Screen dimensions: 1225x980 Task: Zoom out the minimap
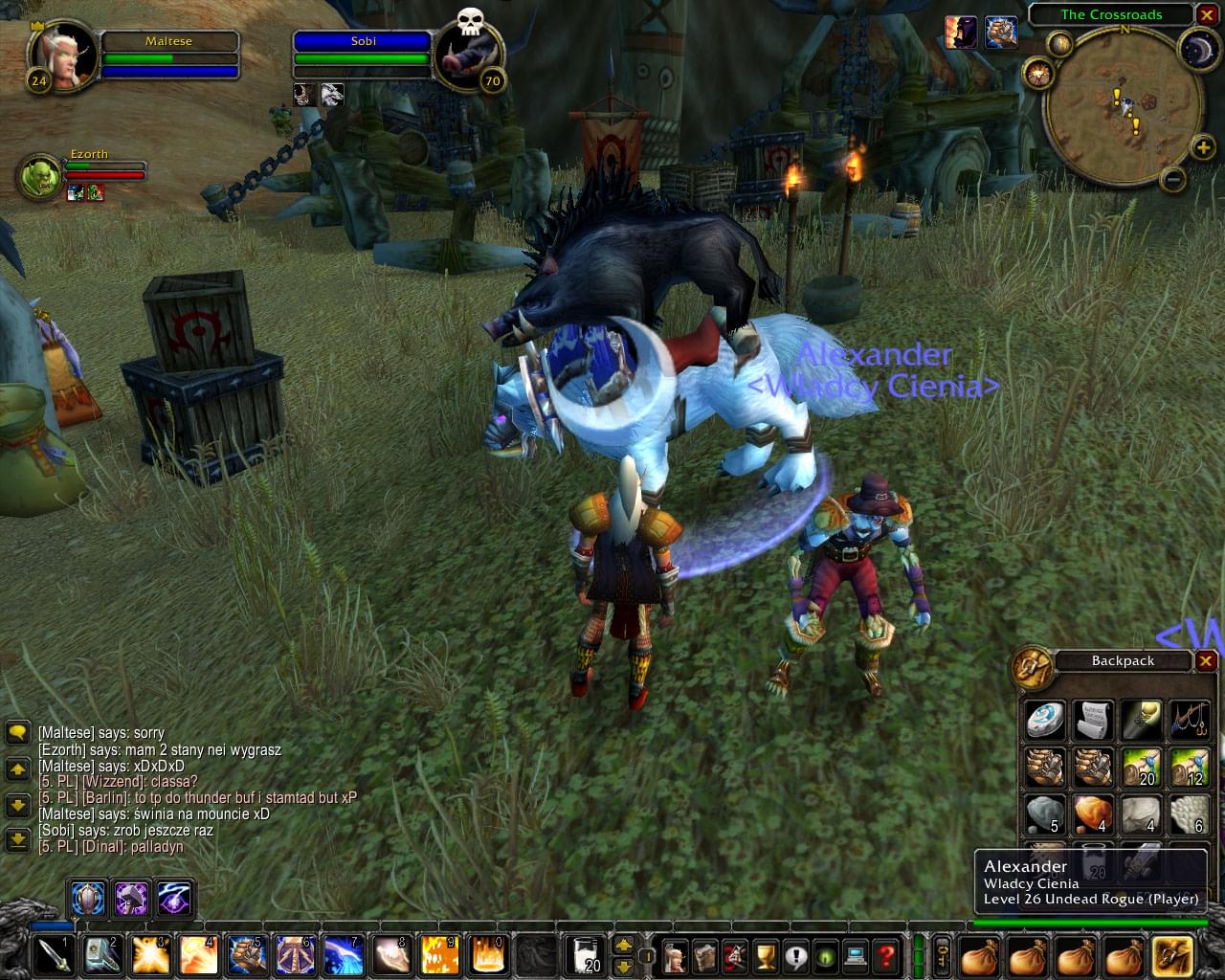pos(1173,178)
